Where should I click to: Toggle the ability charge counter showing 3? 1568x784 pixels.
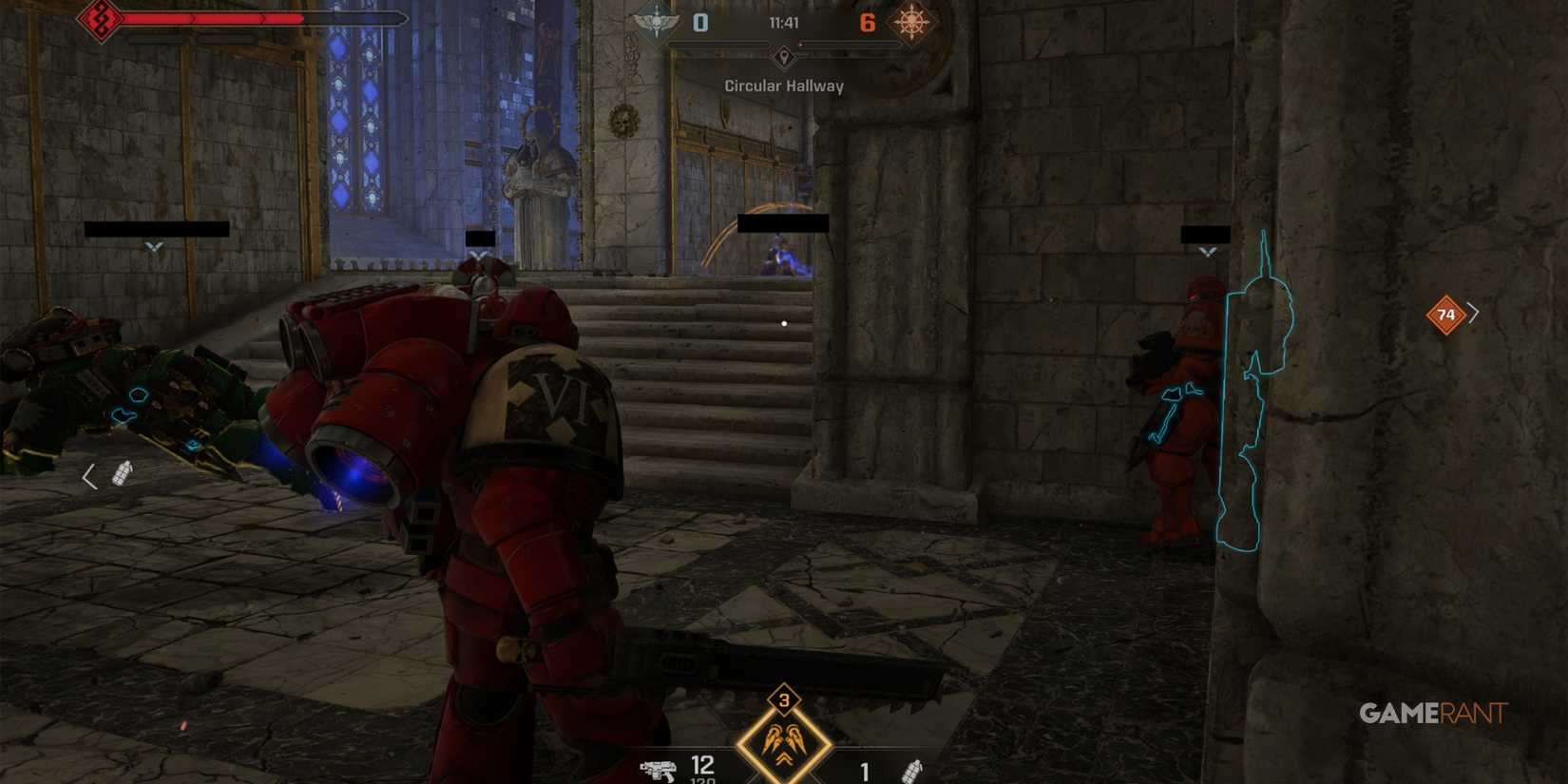(782, 700)
